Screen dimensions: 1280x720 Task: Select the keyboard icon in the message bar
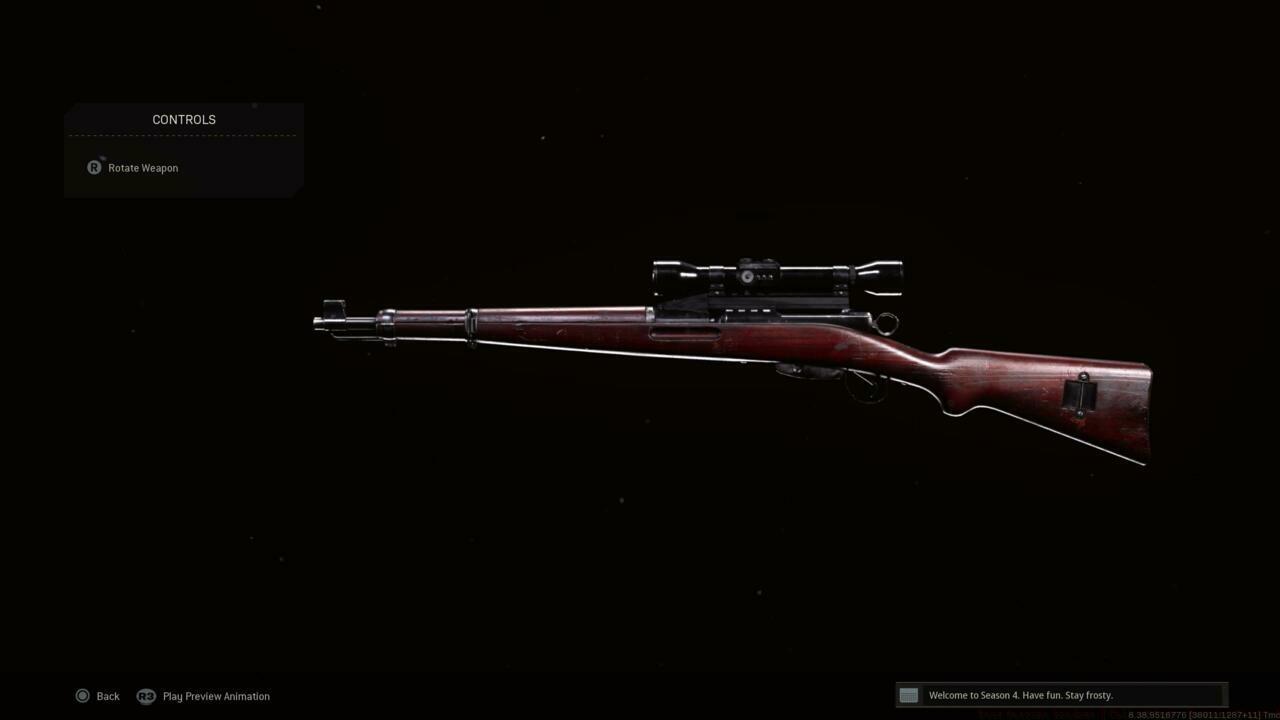pos(908,695)
